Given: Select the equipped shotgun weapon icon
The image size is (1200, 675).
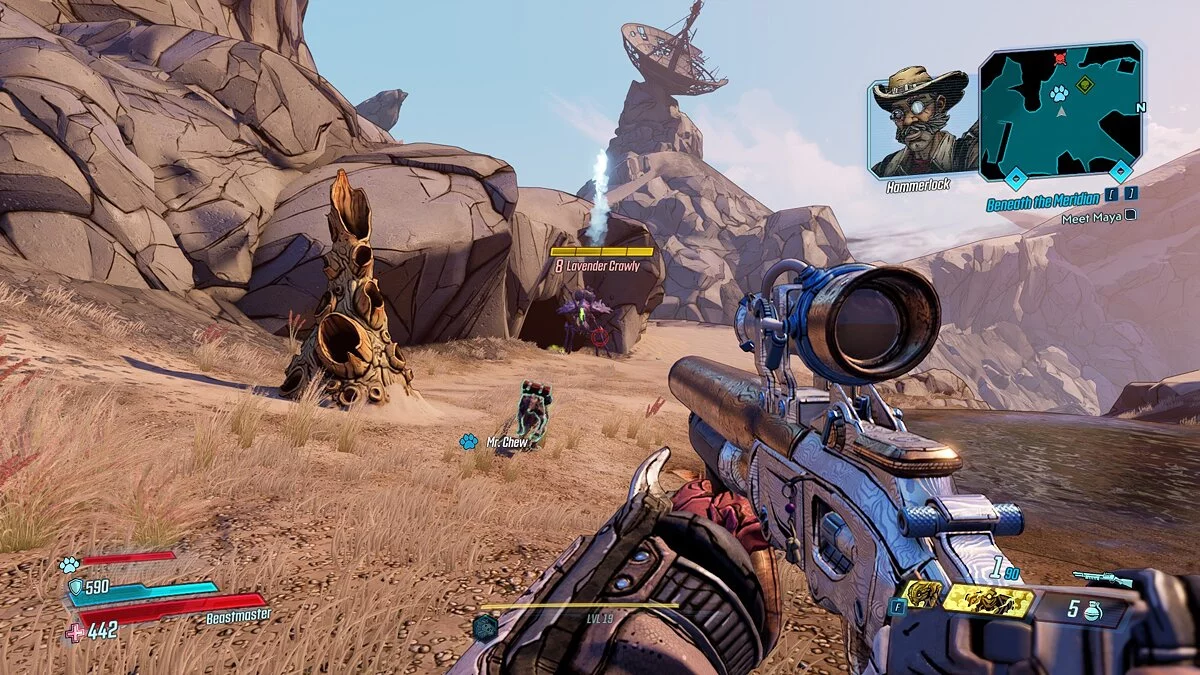Looking at the screenshot, I should (1102, 578).
